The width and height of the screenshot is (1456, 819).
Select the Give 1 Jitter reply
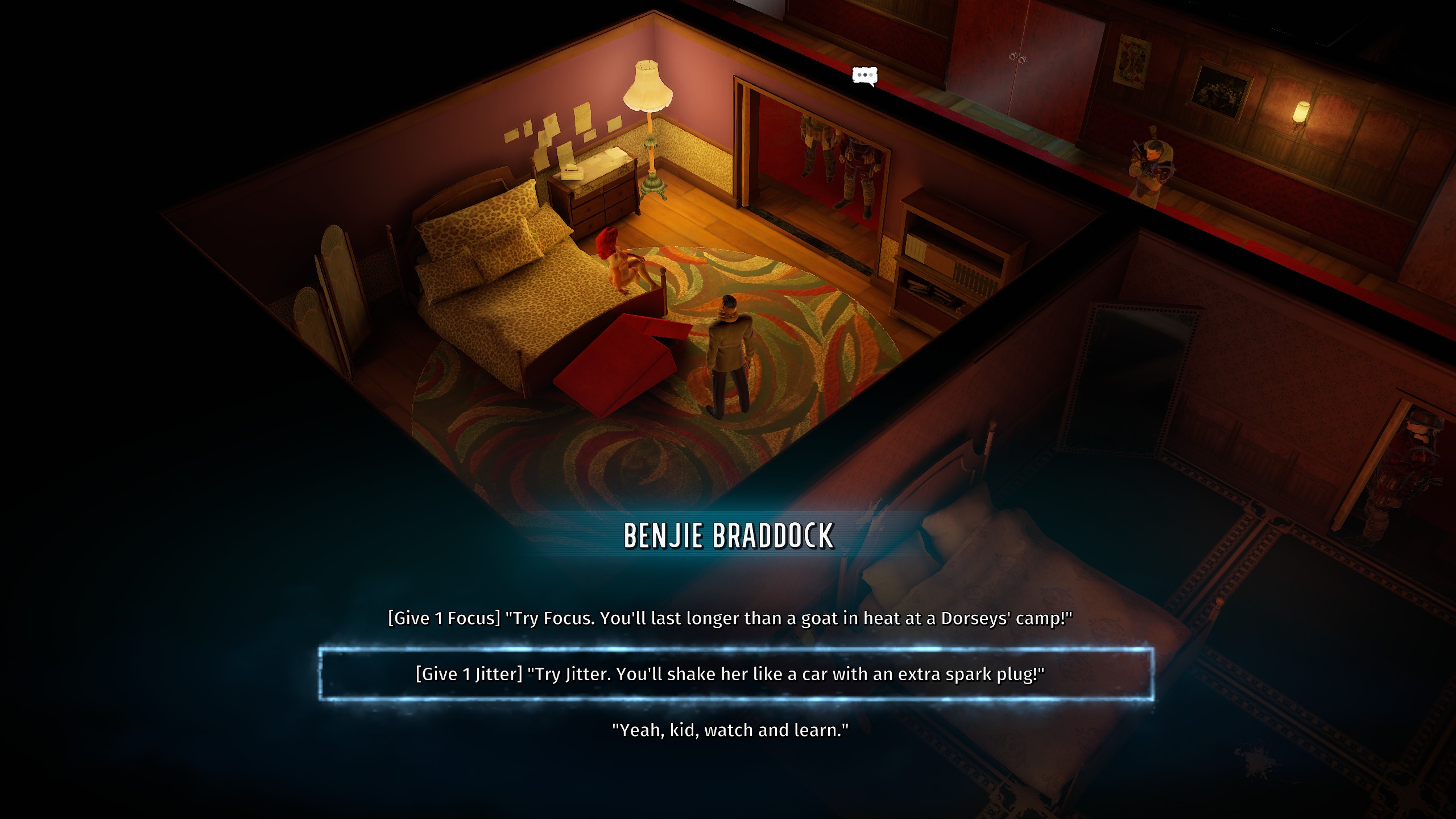click(730, 674)
